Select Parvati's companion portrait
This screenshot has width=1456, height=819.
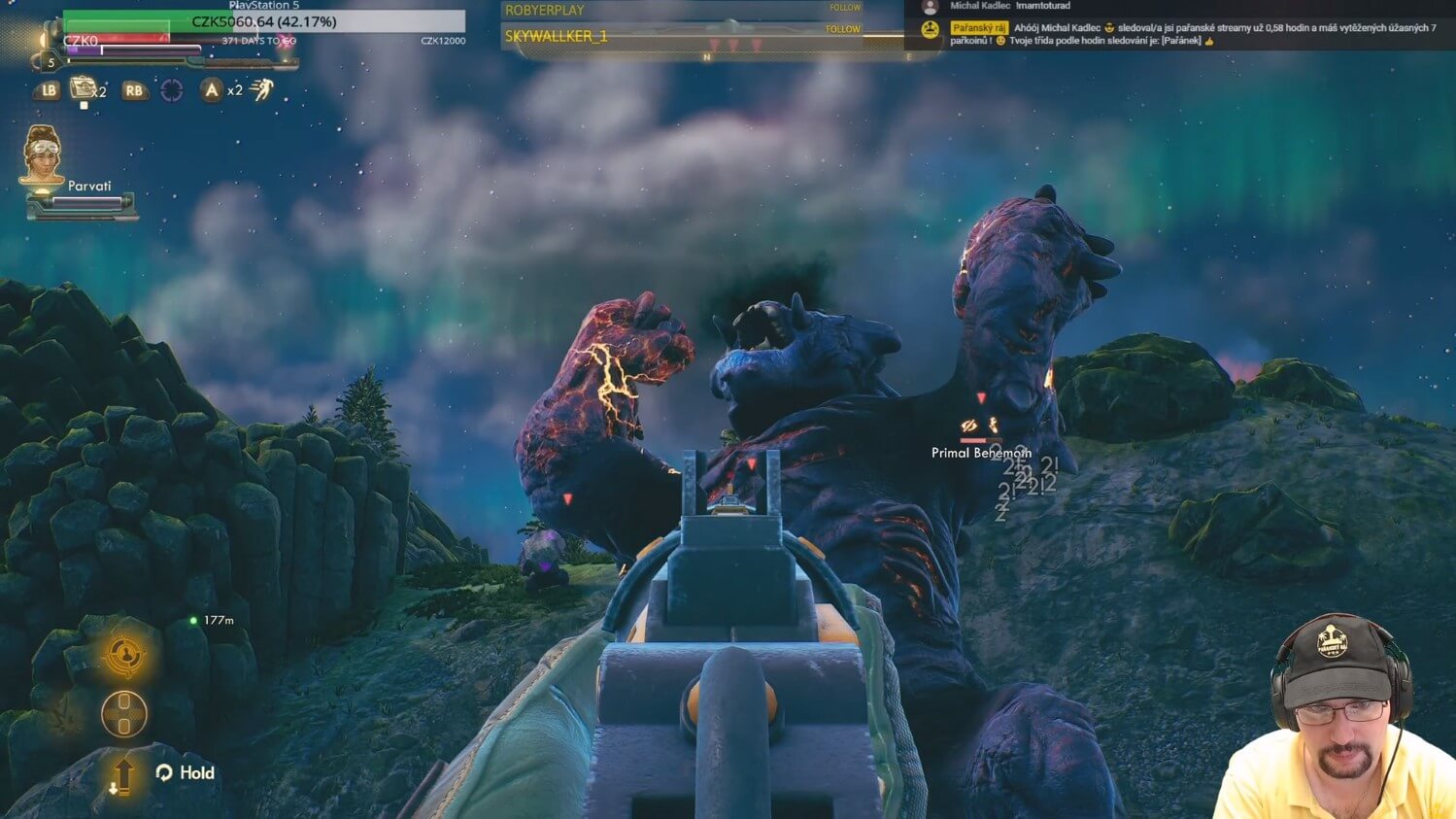click(x=42, y=155)
